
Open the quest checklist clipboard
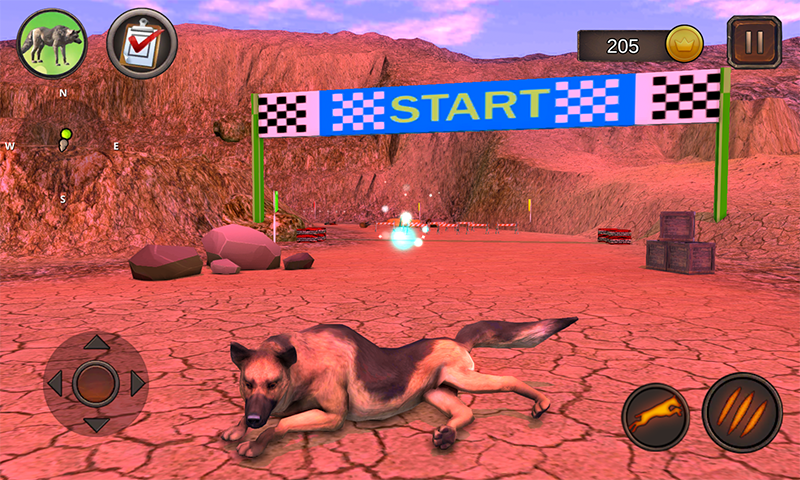(141, 43)
